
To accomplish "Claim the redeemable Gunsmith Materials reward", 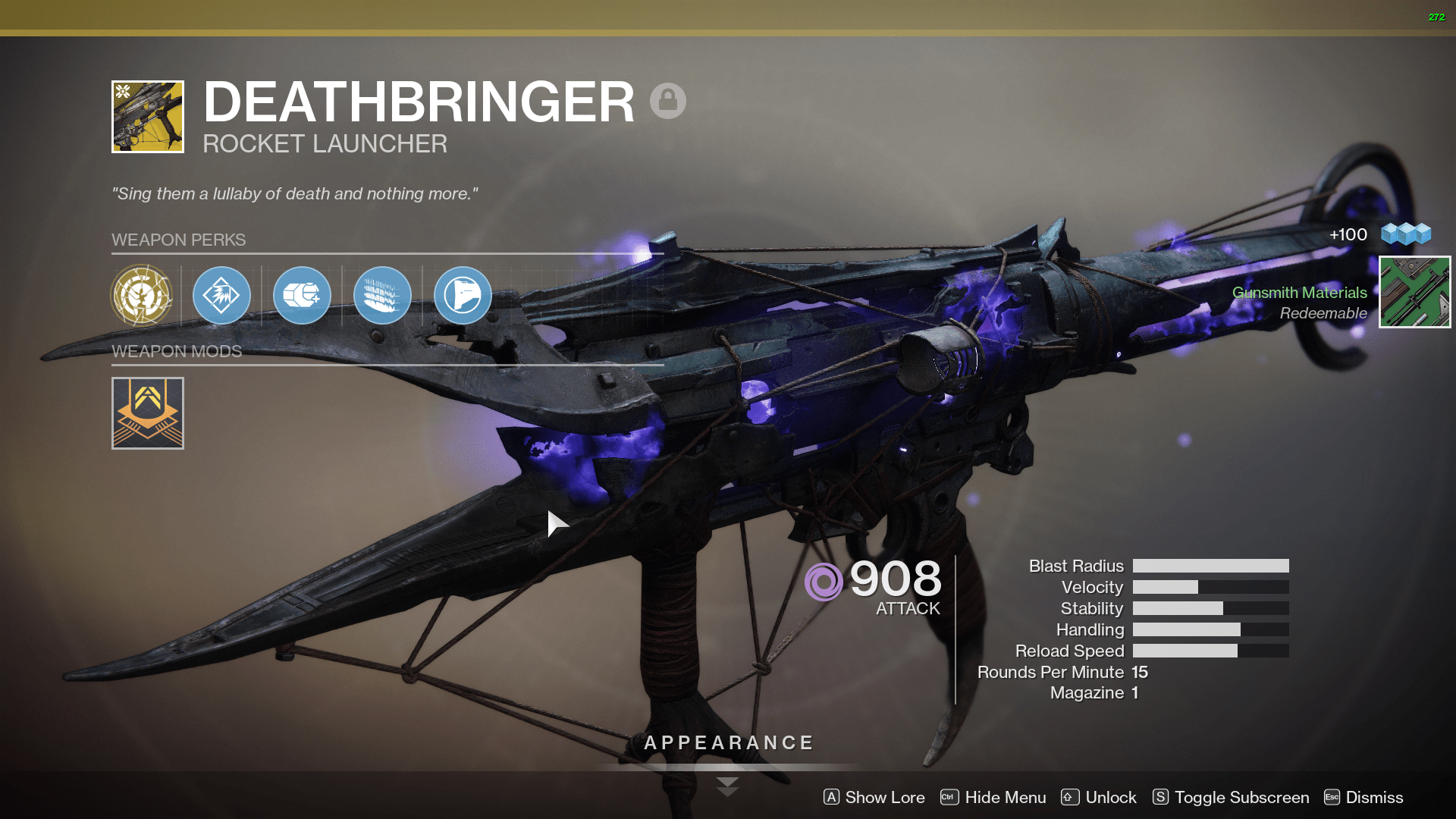I will tap(1414, 292).
